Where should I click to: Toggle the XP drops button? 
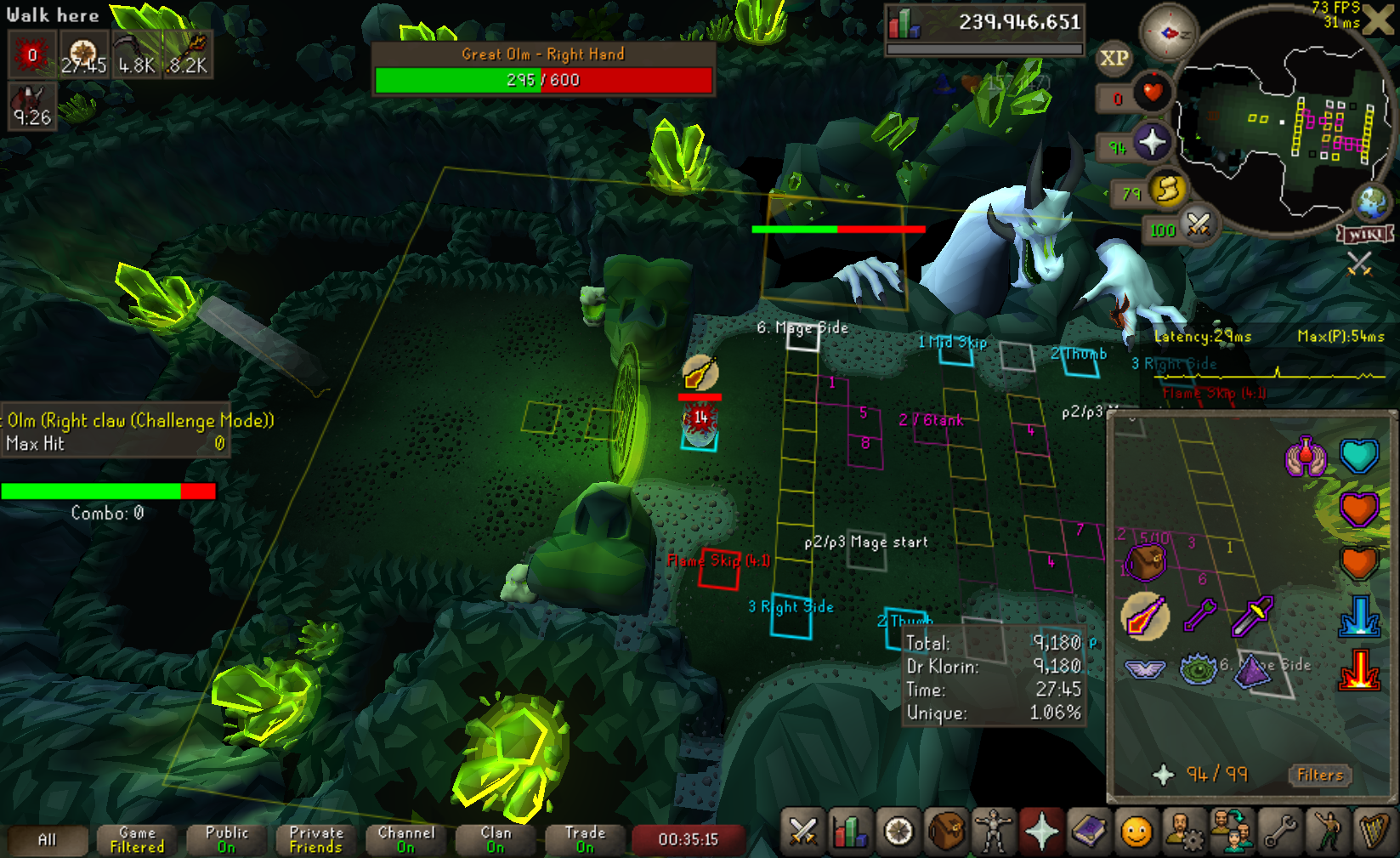[x=1114, y=59]
